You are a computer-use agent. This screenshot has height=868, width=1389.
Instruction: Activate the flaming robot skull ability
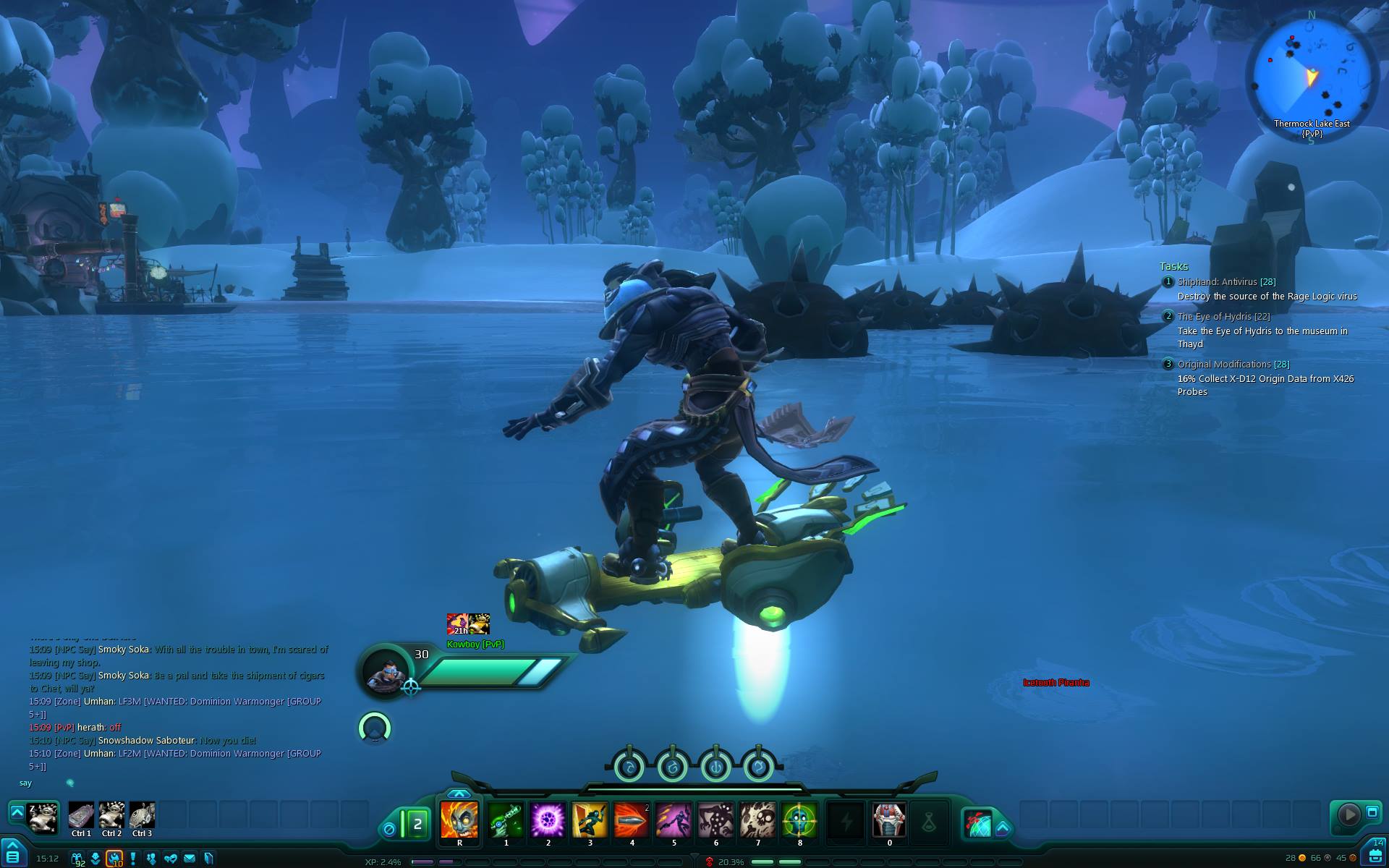tap(459, 820)
